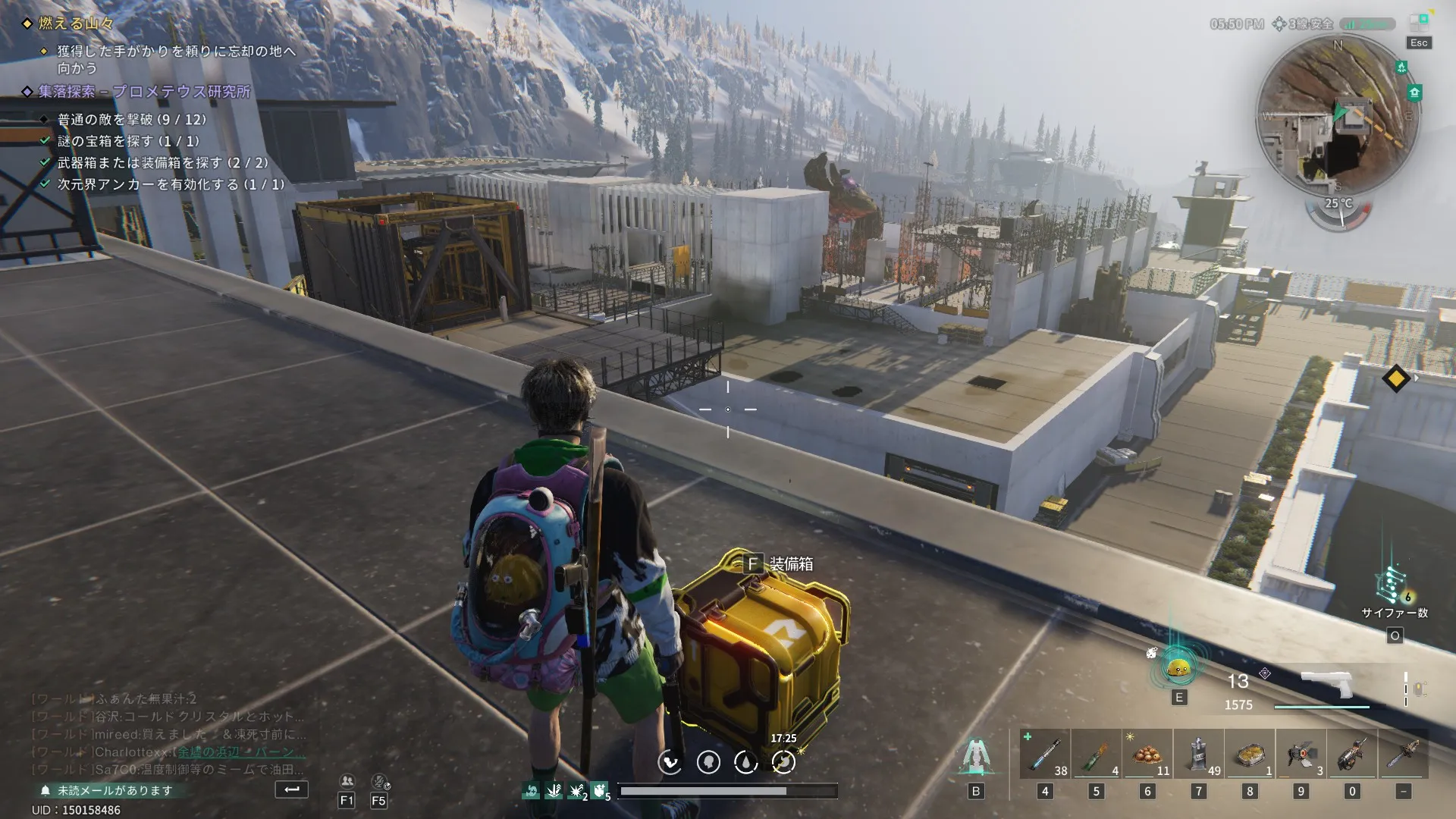Screen dimensions: 1456x819
Task: Select the chainsaw tool hotbar slot
Action: click(x=1351, y=754)
